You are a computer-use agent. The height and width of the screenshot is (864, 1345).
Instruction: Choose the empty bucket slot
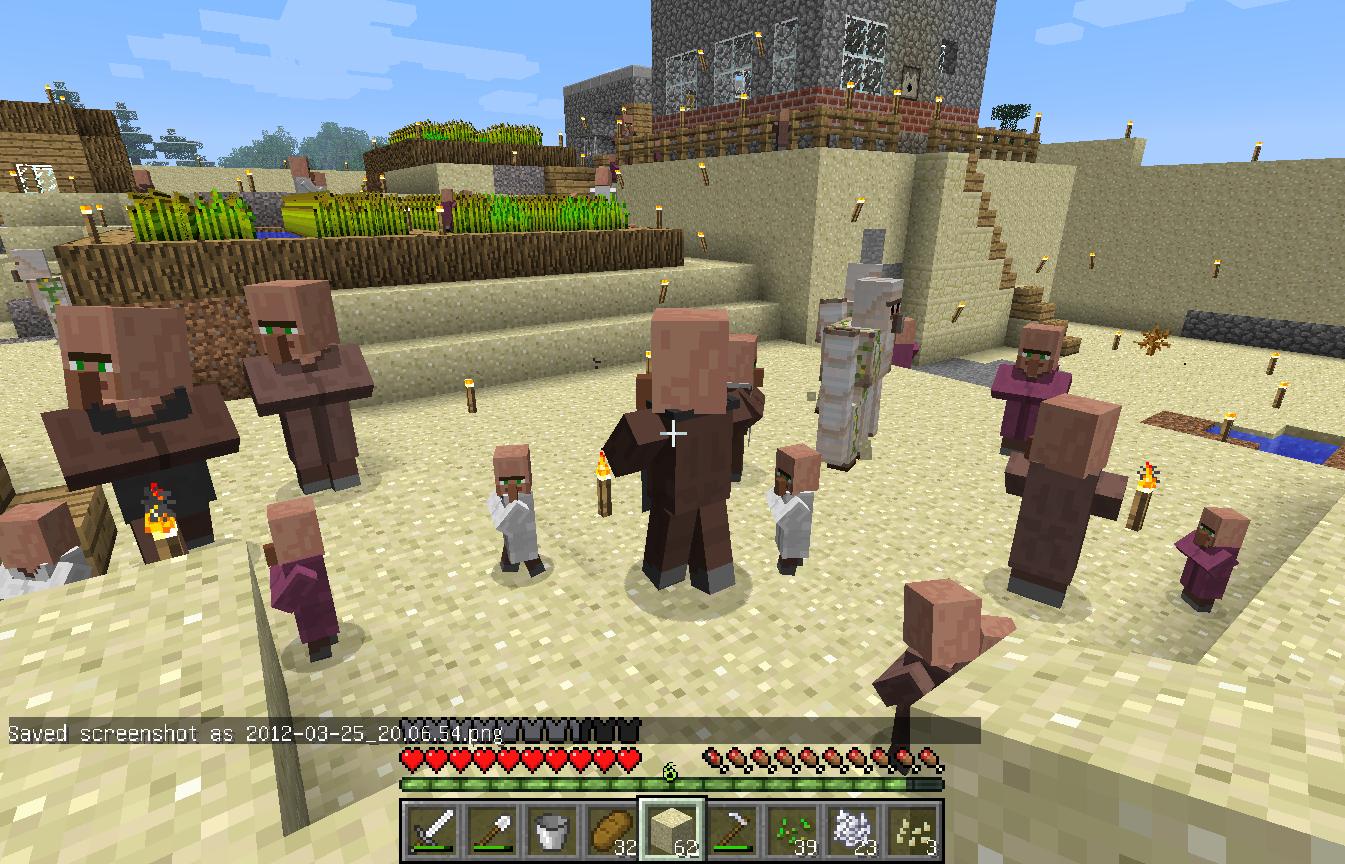[552, 829]
